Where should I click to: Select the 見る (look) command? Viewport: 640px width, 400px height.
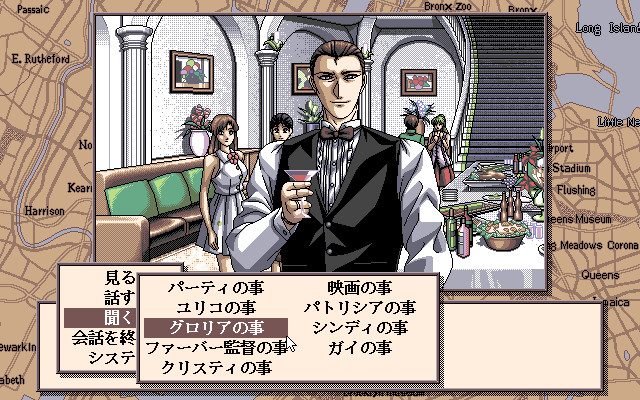click(x=118, y=278)
